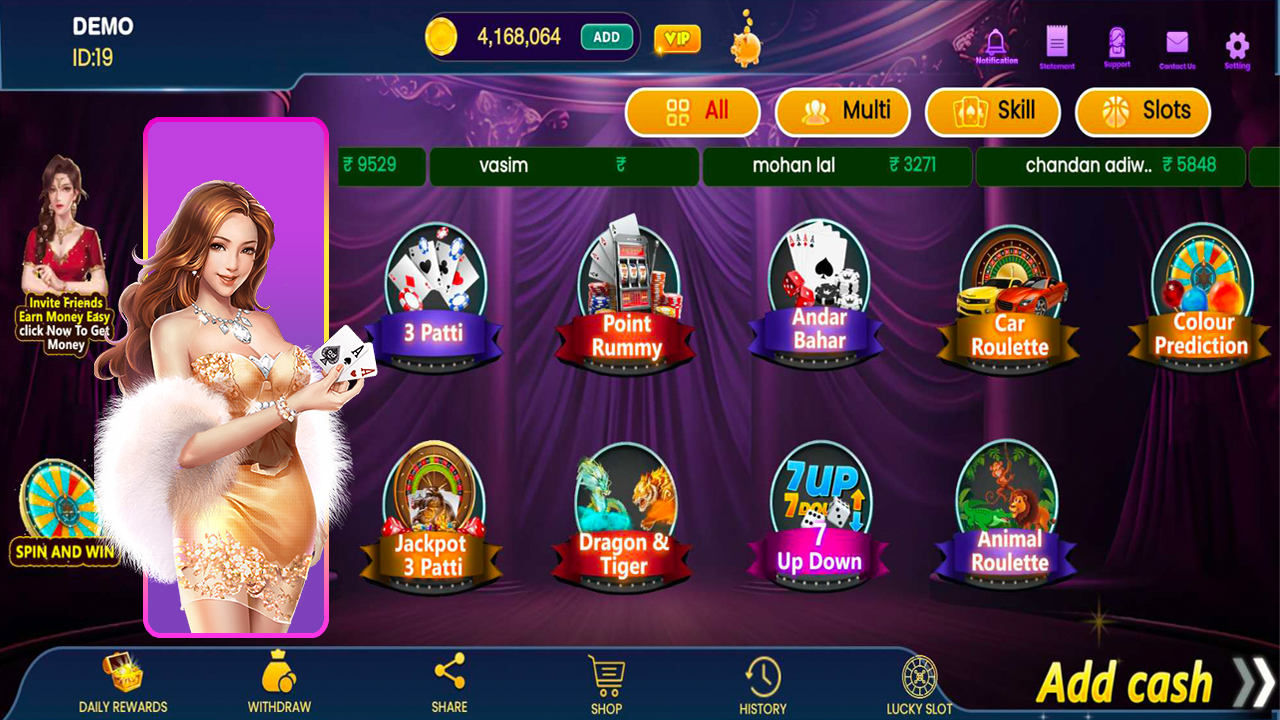This screenshot has width=1280, height=720.
Task: View the Statement page
Action: click(1056, 40)
